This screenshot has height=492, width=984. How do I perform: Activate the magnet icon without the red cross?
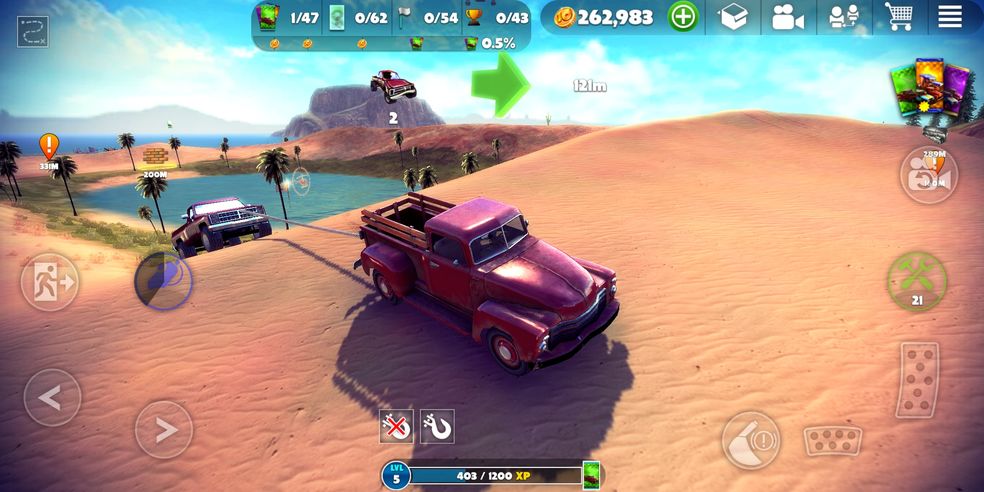pos(437,427)
